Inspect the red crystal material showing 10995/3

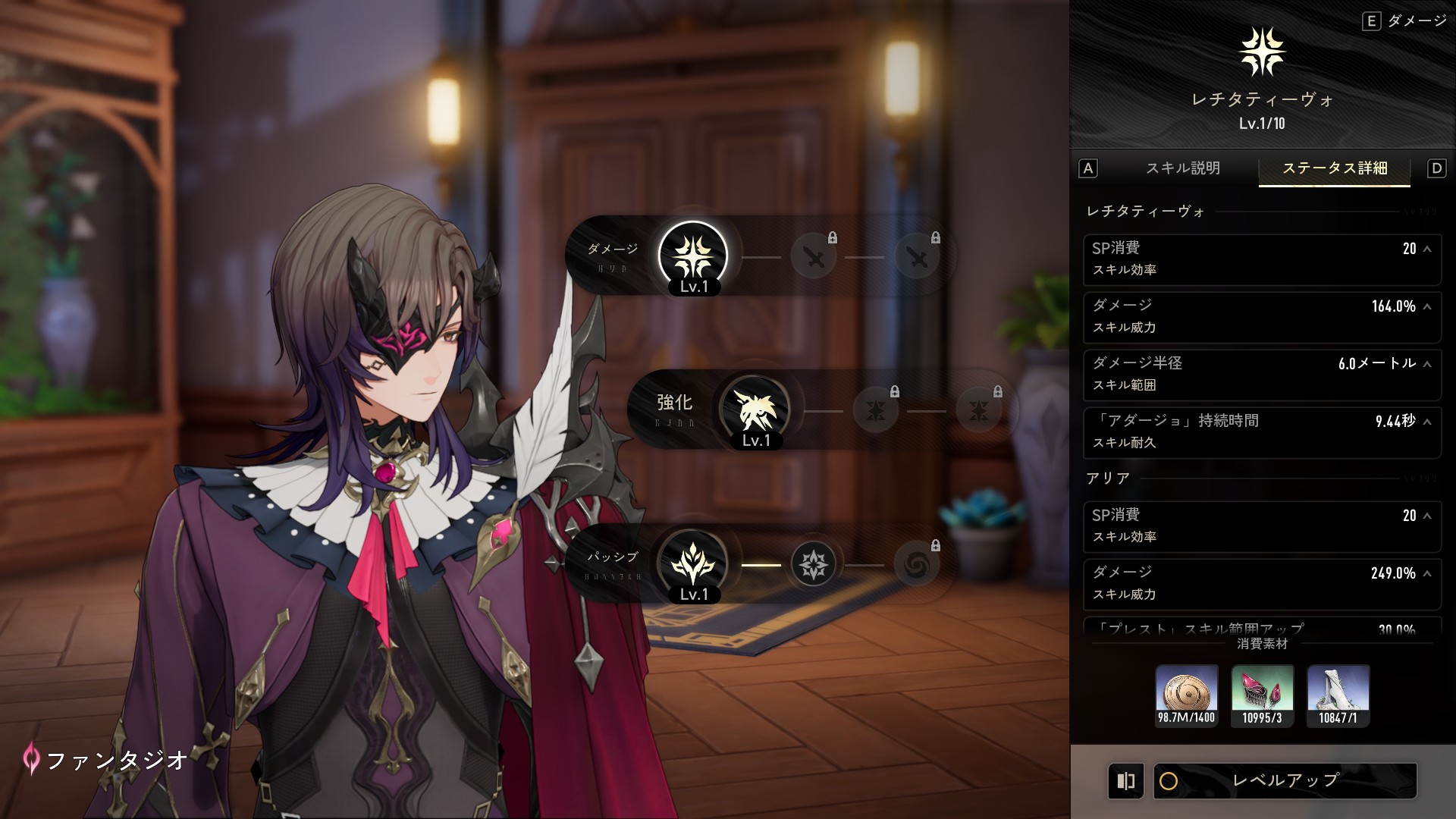[1262, 695]
